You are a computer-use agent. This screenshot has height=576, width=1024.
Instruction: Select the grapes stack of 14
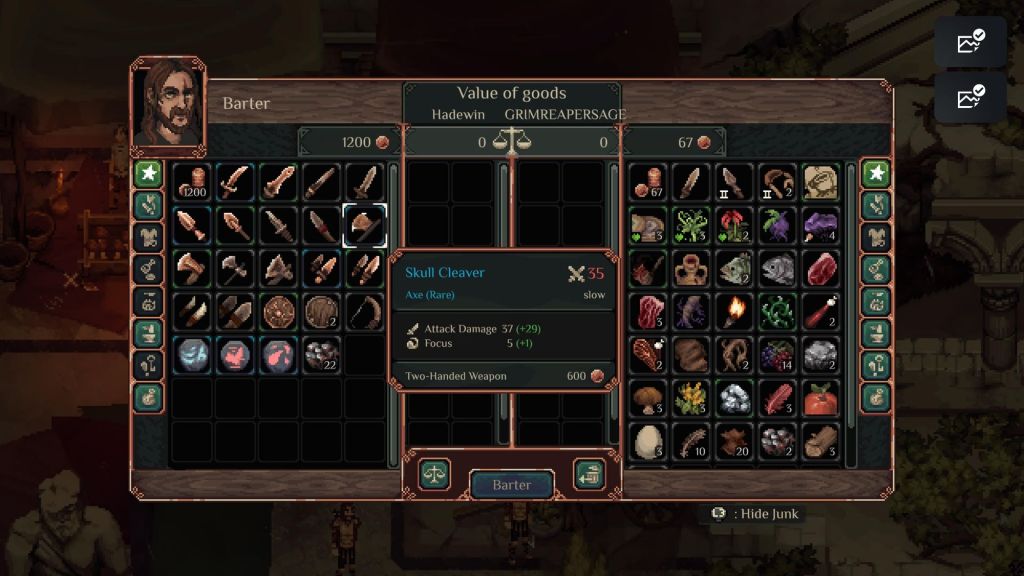pos(777,355)
